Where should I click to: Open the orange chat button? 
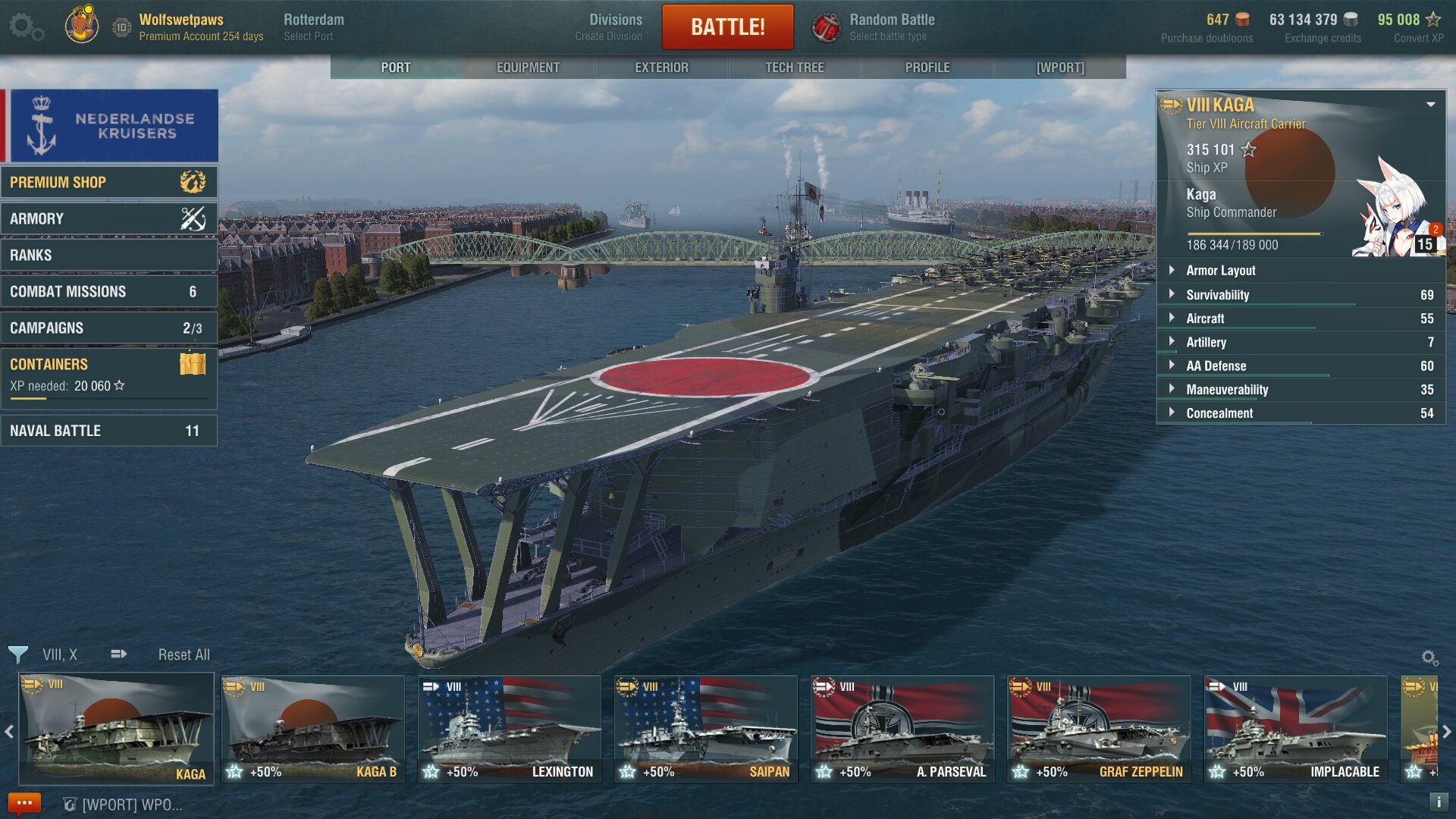click(x=24, y=803)
